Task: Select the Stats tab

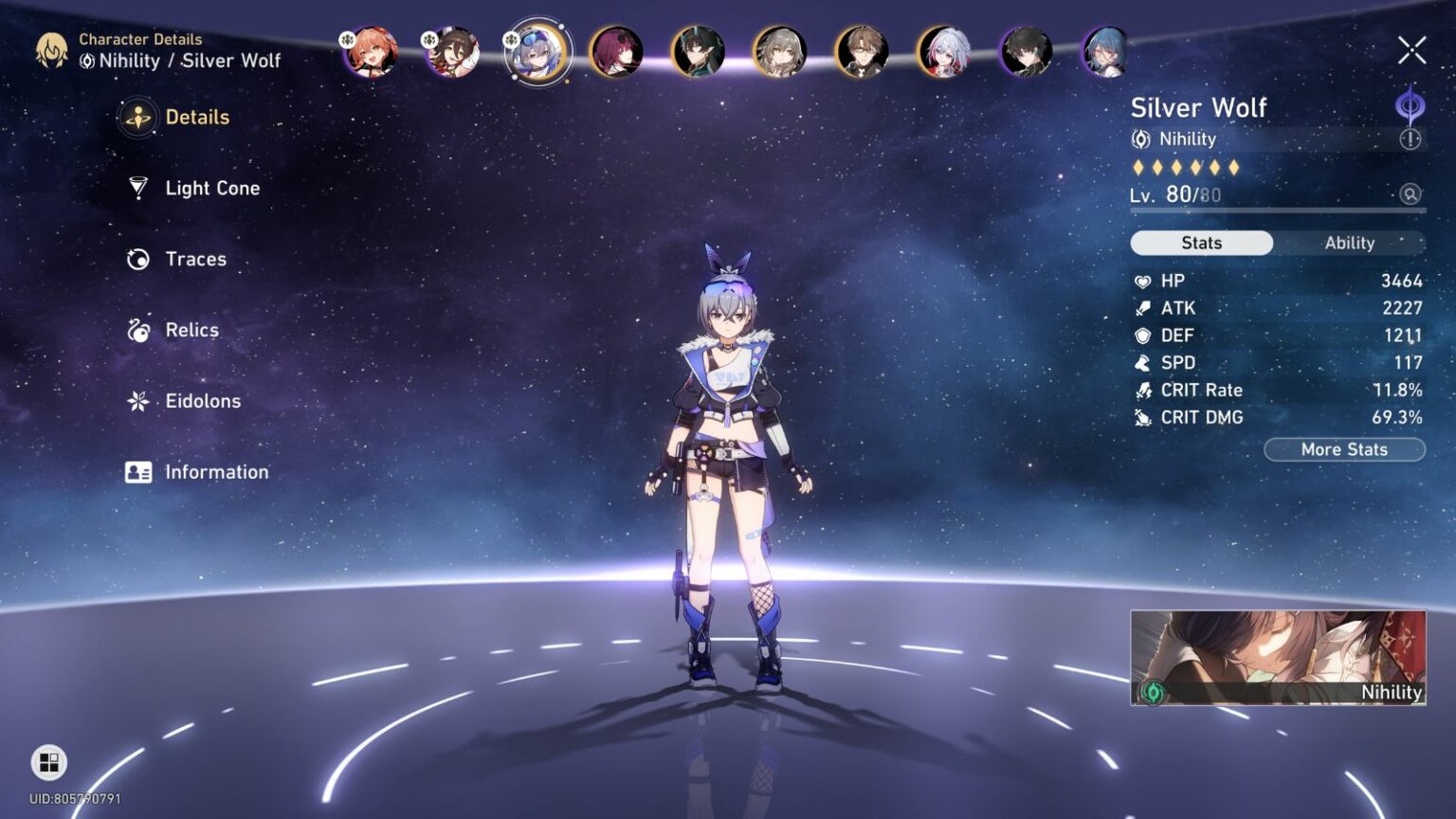Action: point(1201,243)
